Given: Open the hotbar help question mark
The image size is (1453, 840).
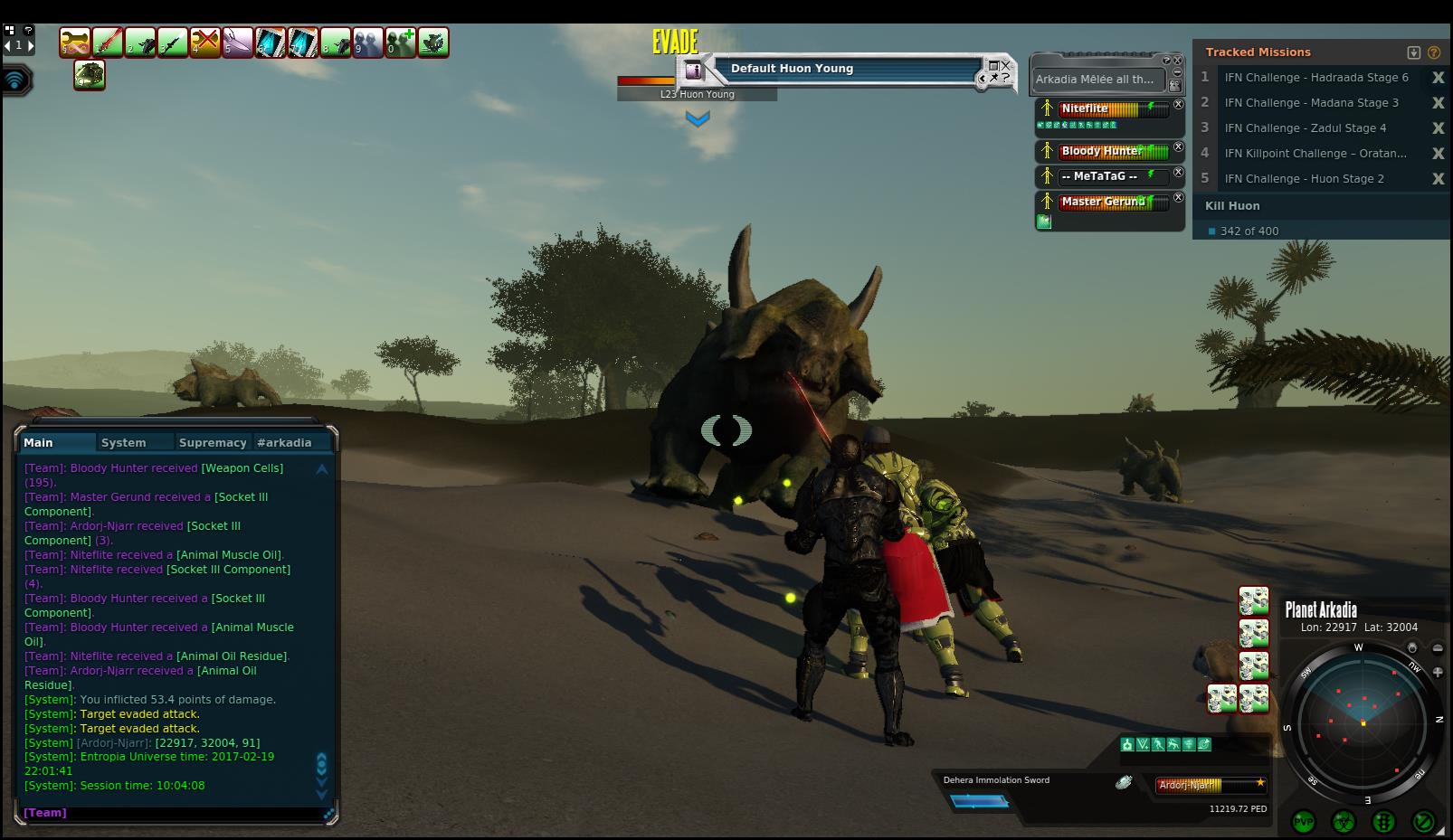Looking at the screenshot, I should [29, 30].
